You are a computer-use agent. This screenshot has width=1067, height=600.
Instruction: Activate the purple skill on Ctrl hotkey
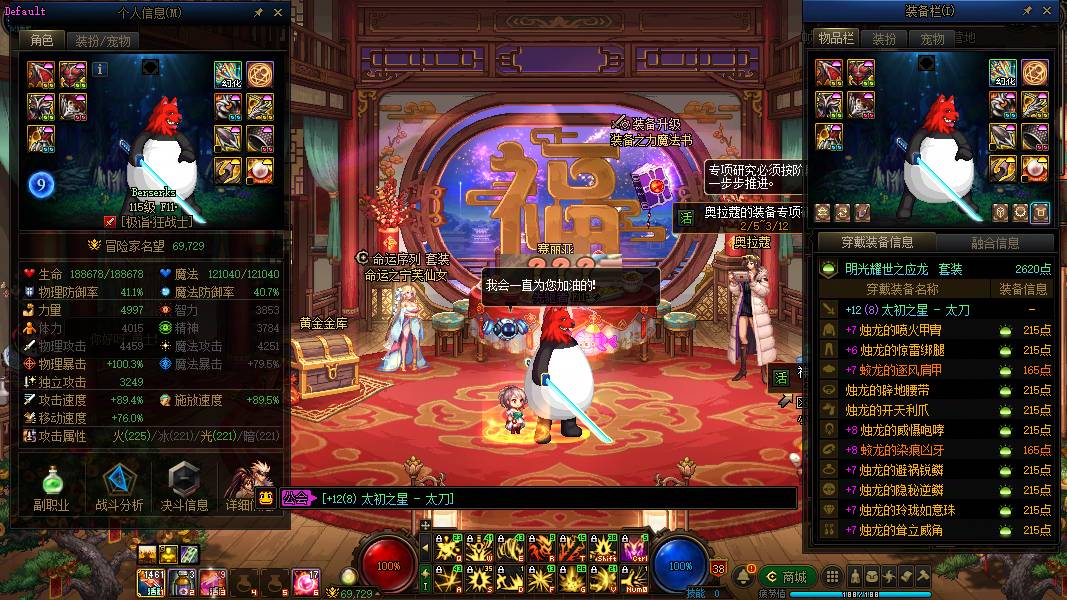point(634,548)
